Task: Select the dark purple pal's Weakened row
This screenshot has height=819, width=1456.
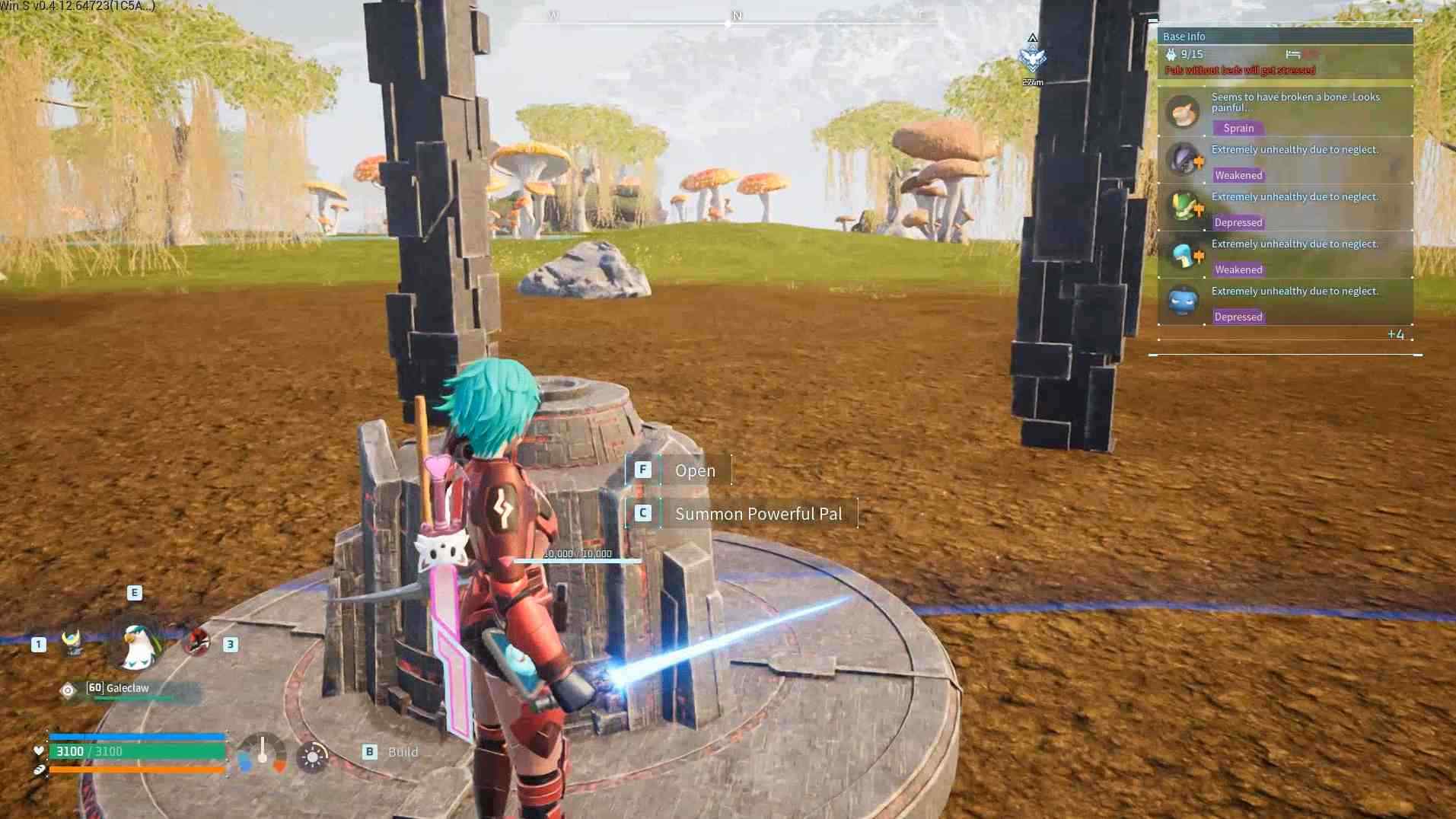Action: 1285,161
